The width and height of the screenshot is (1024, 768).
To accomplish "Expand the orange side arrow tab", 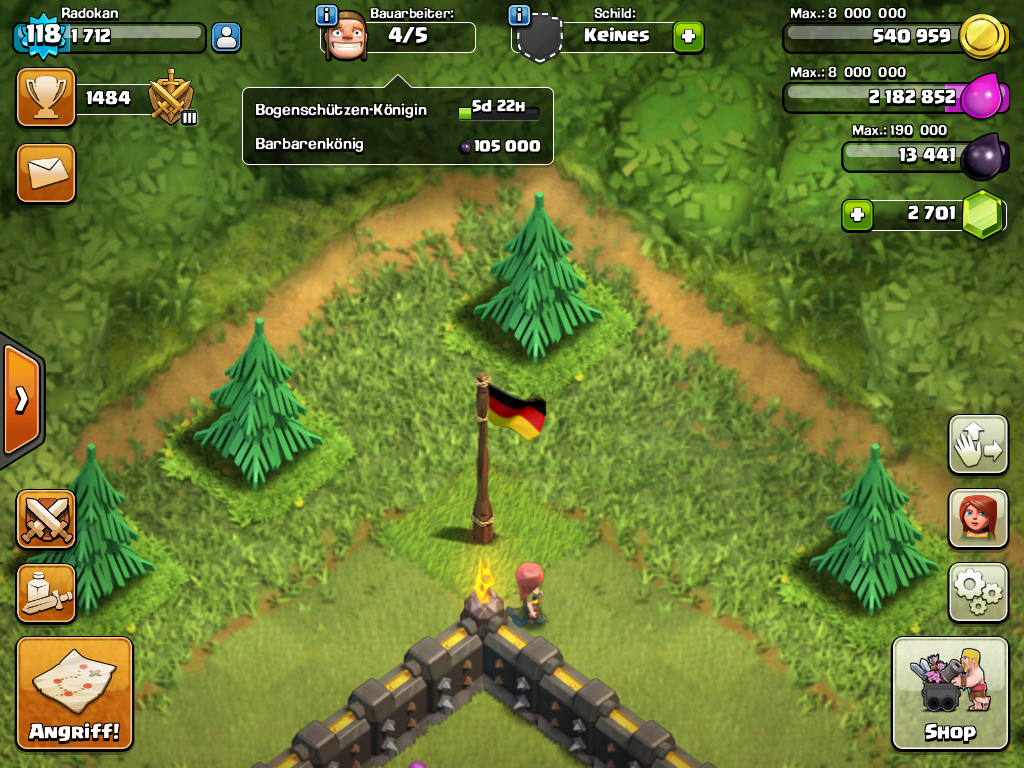I will pos(20,400).
